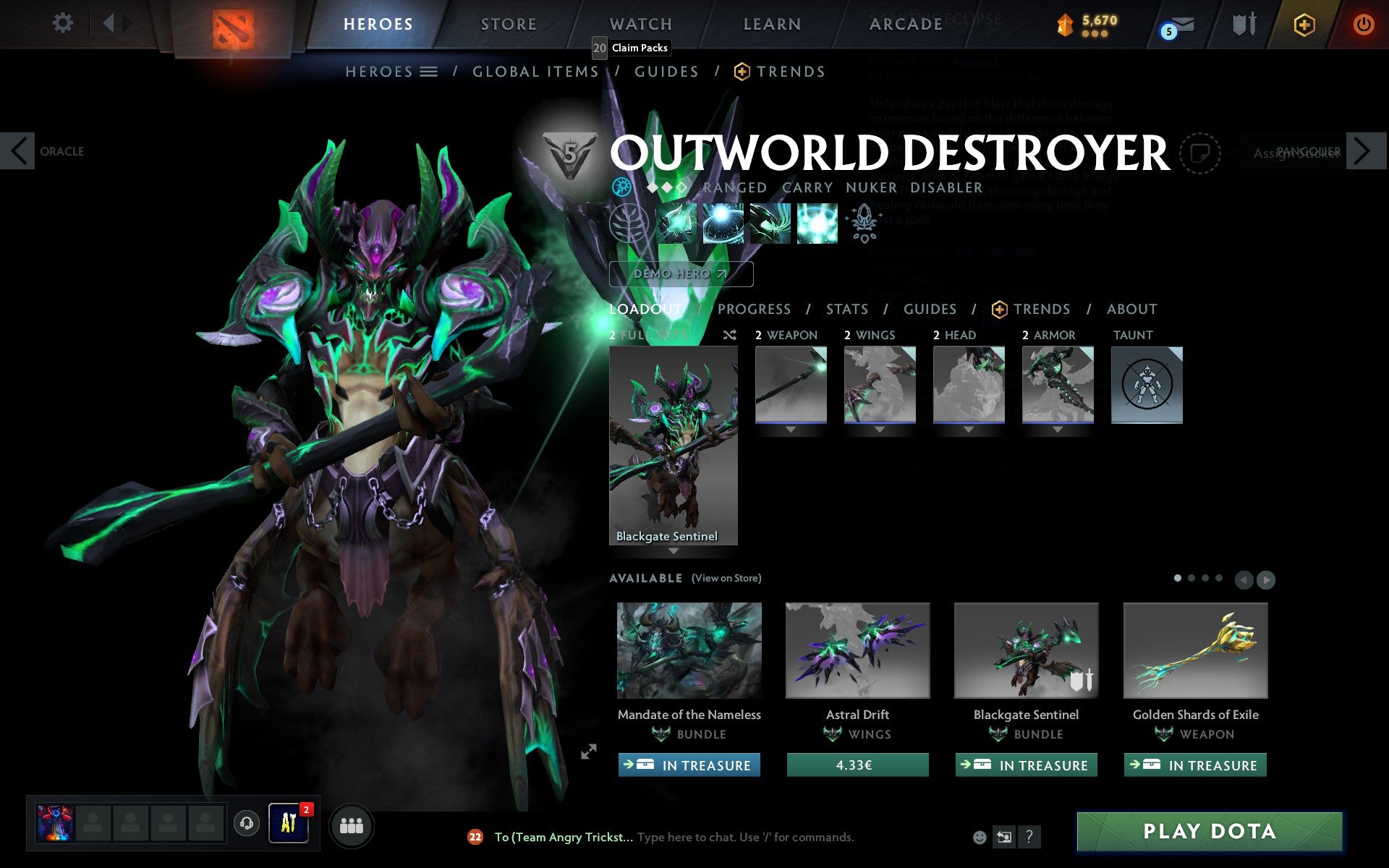The height and width of the screenshot is (868, 1389).
Task: Open the emoticon picker beside chat
Action: (x=980, y=837)
